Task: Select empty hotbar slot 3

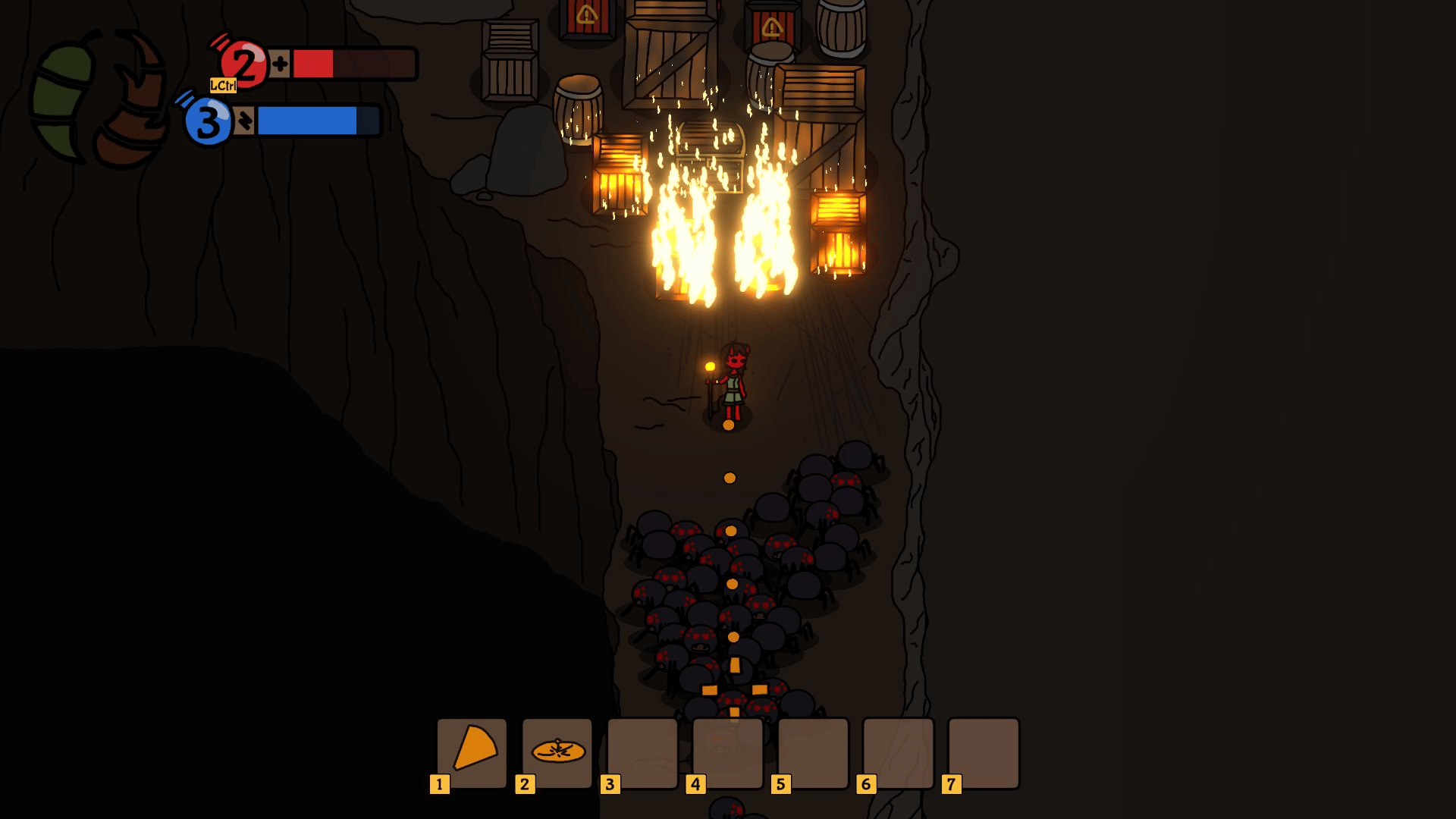Action: click(x=642, y=752)
